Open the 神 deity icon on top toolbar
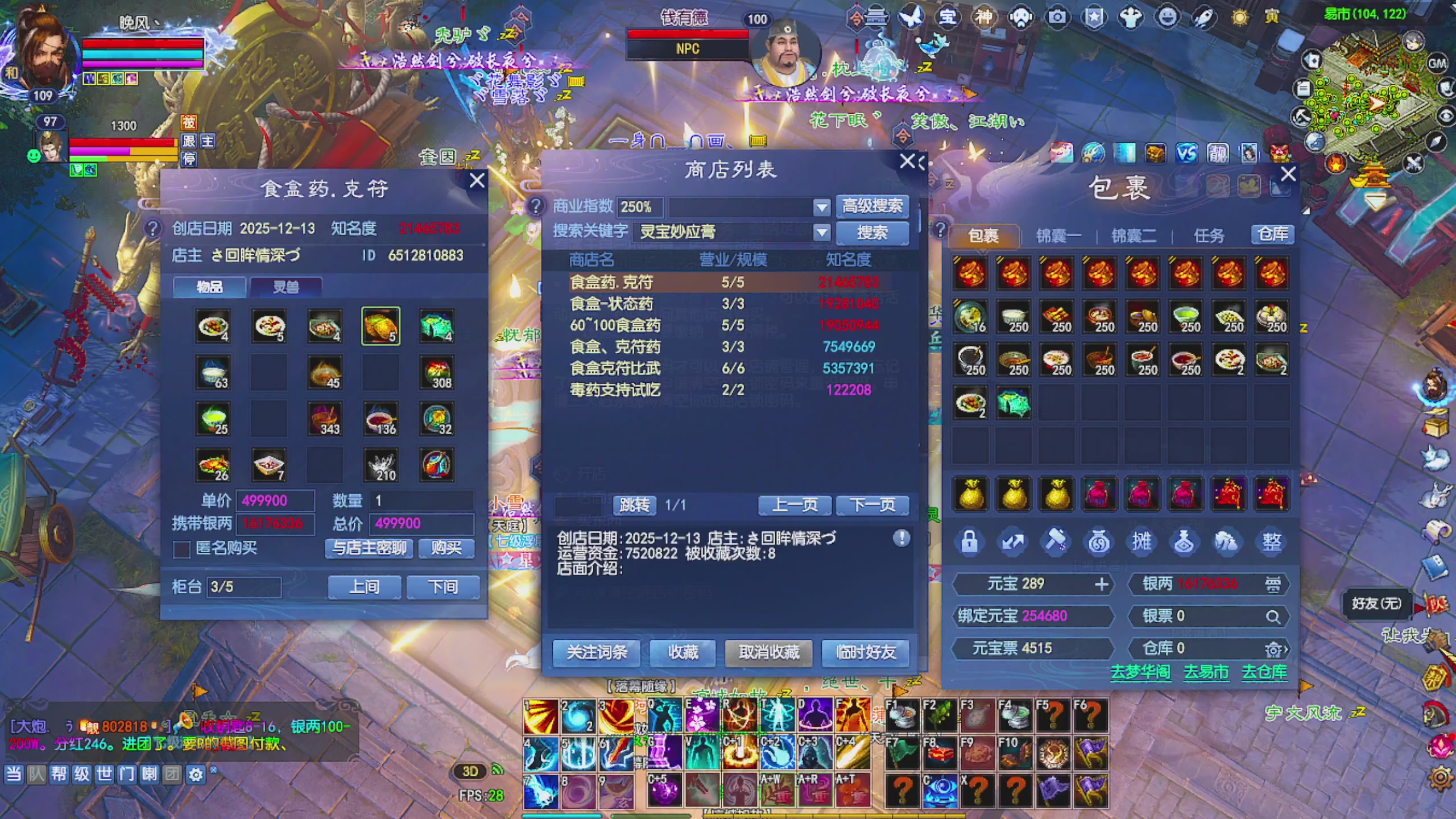The width and height of the screenshot is (1456, 819). coord(985,17)
